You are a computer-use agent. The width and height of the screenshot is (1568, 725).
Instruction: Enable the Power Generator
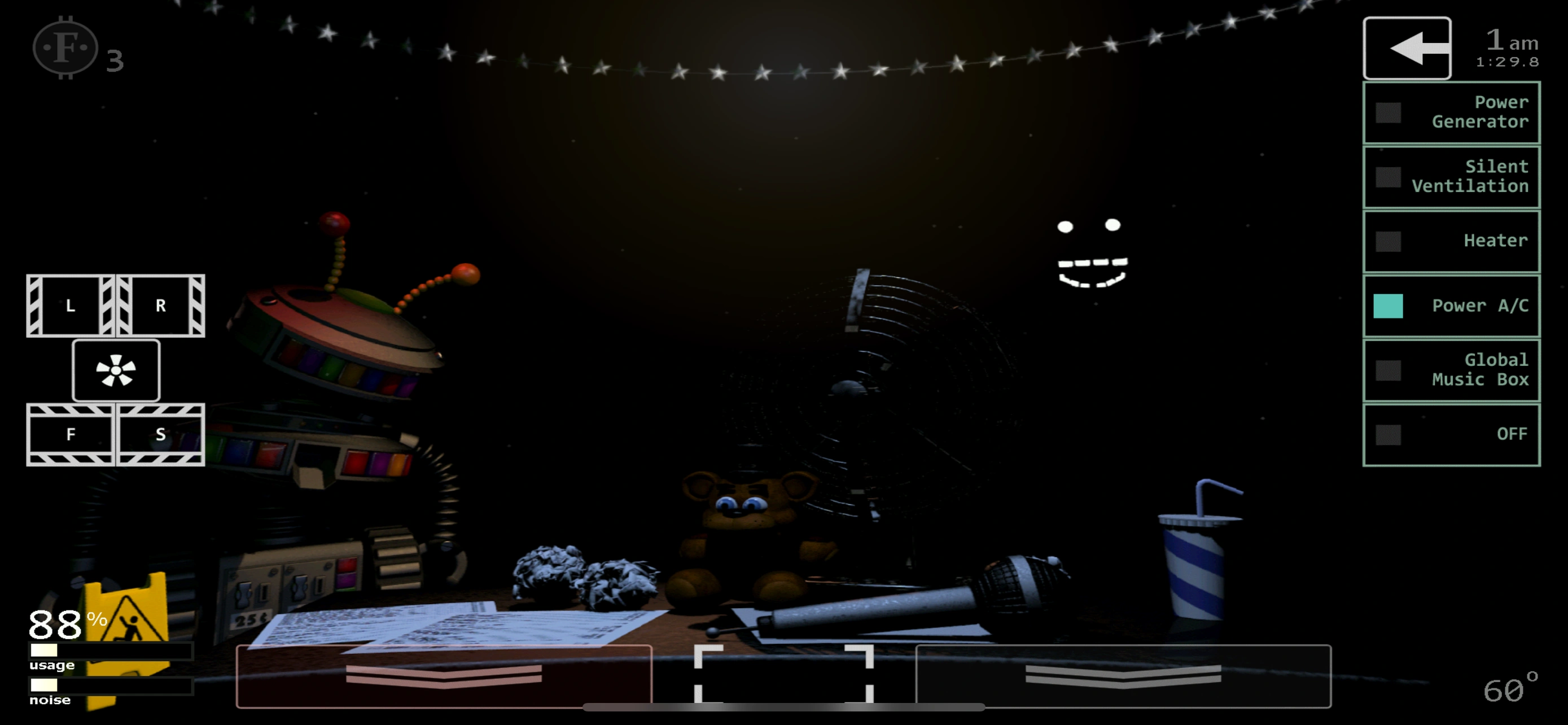click(x=1451, y=112)
